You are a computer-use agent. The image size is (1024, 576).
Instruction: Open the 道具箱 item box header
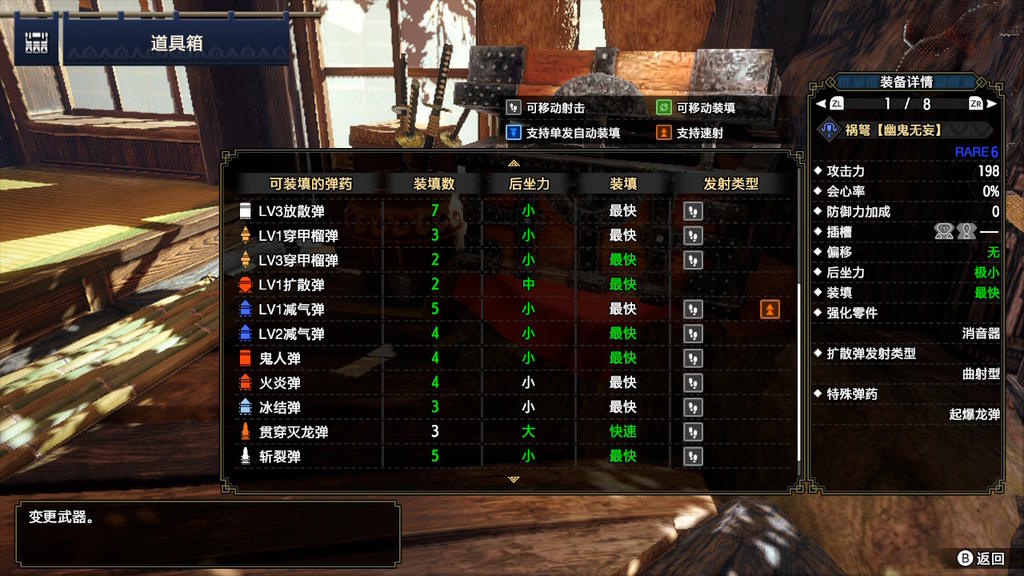[176, 44]
